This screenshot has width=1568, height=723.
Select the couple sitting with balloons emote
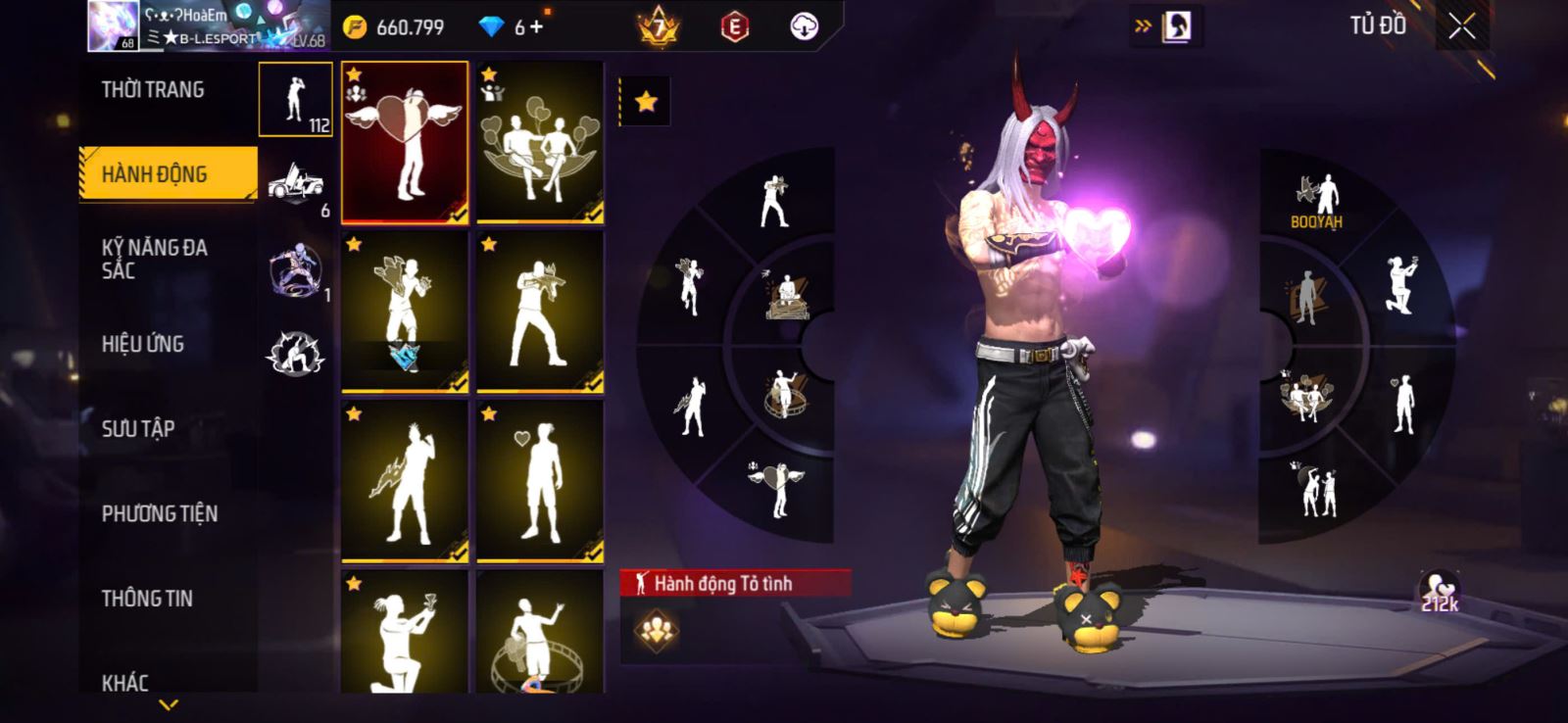point(540,143)
